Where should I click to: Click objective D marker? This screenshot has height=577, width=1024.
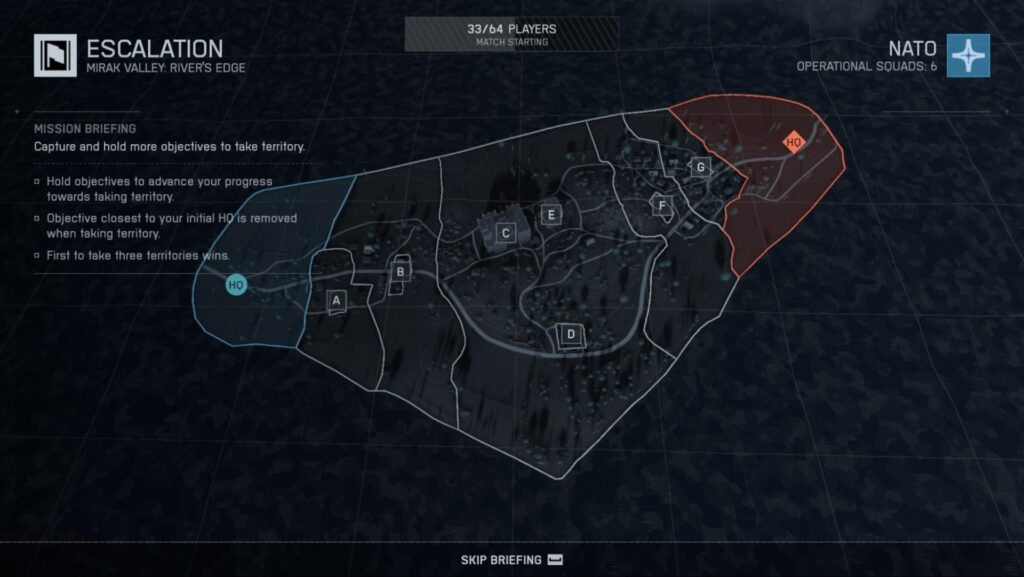coord(570,334)
